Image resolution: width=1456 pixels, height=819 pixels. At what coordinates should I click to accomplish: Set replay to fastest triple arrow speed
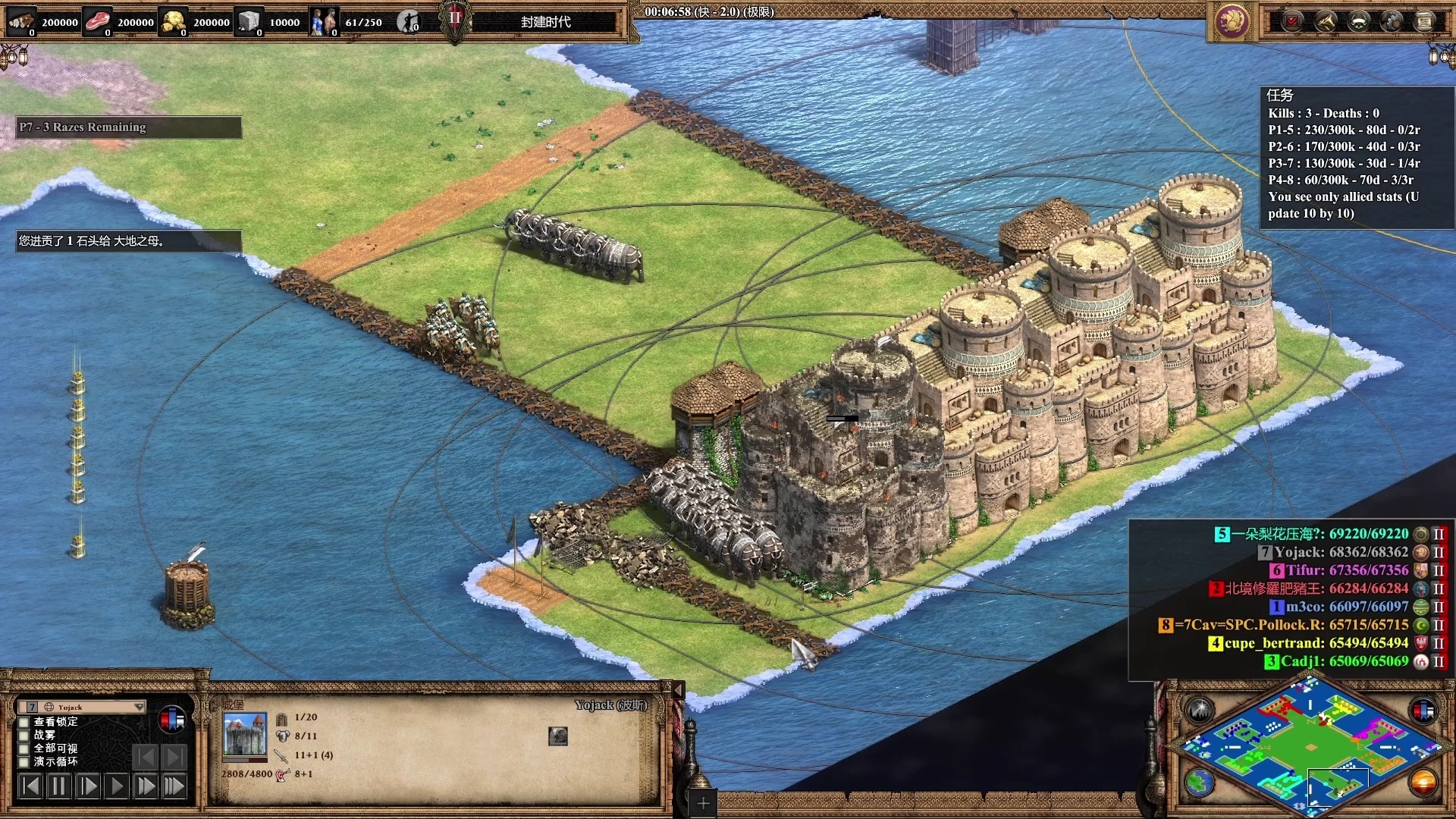(x=174, y=786)
